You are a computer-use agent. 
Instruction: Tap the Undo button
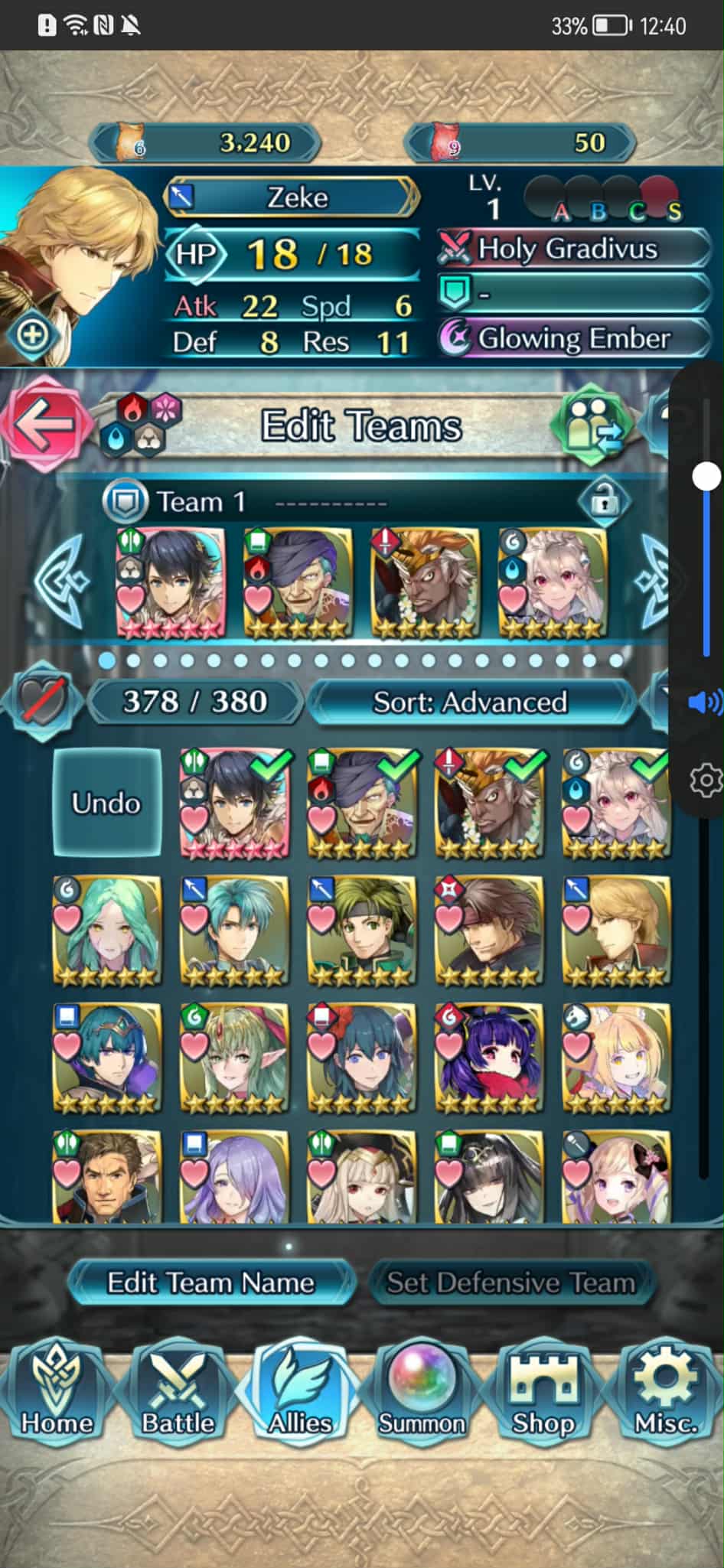[x=106, y=802]
